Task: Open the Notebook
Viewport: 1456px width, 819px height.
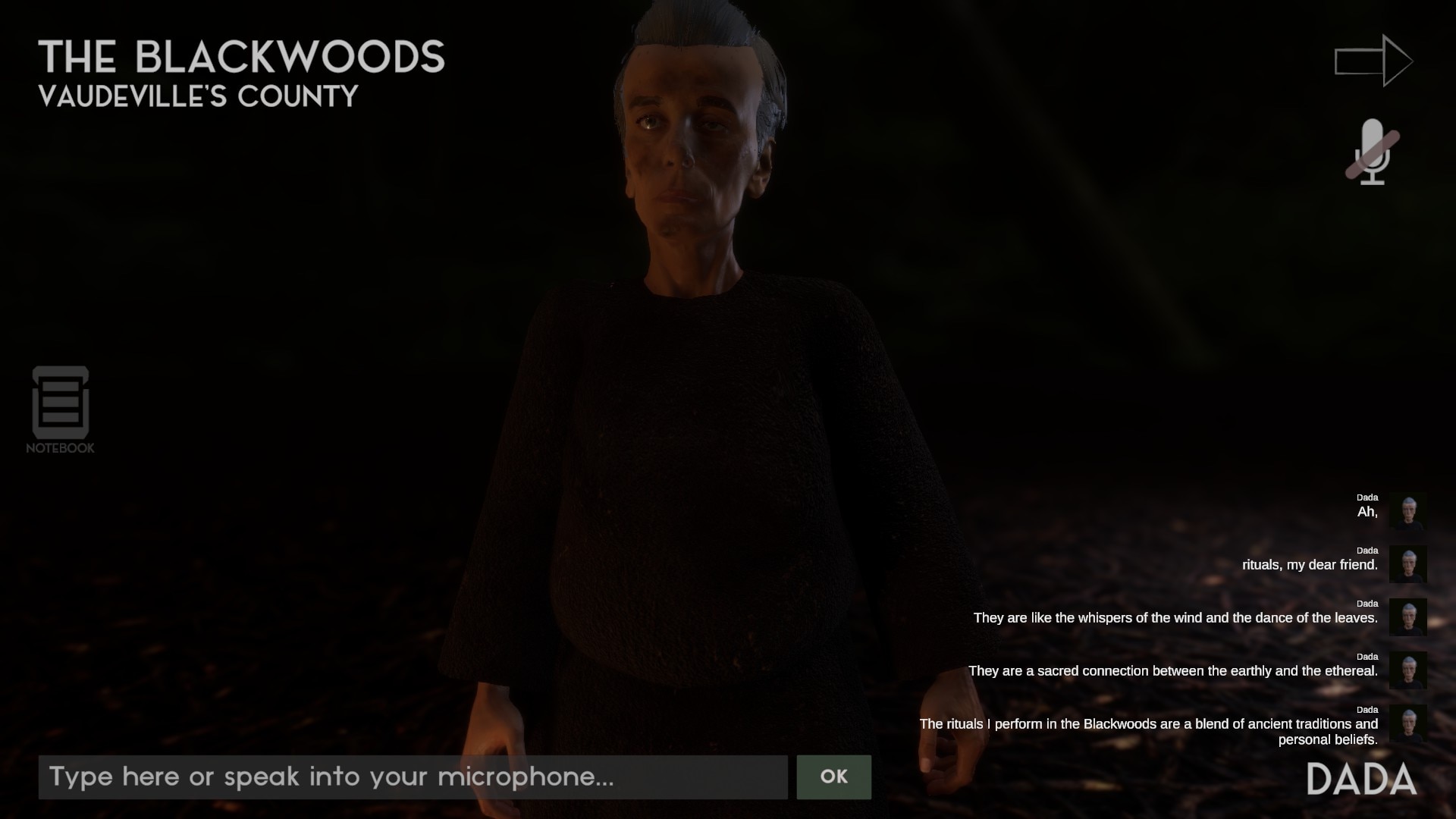Action: tap(60, 407)
